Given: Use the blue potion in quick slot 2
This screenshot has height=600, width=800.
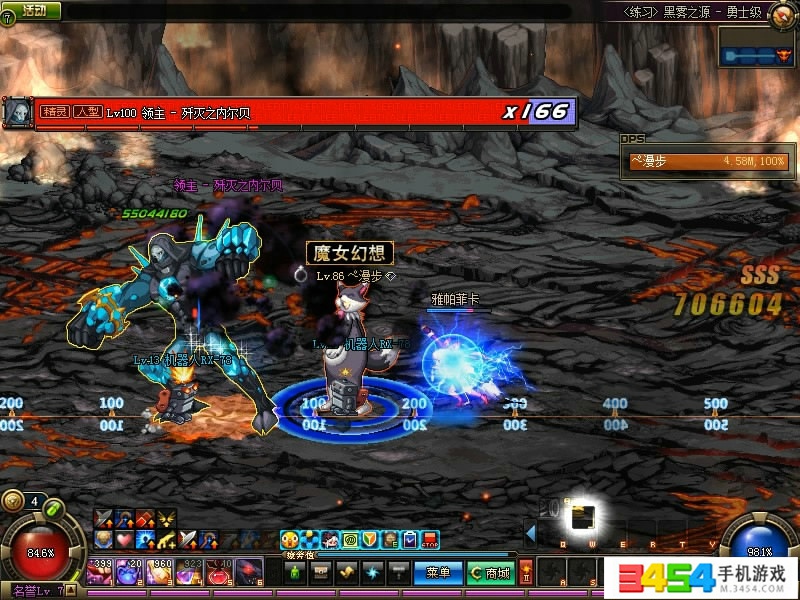Looking at the screenshot, I should tap(131, 573).
